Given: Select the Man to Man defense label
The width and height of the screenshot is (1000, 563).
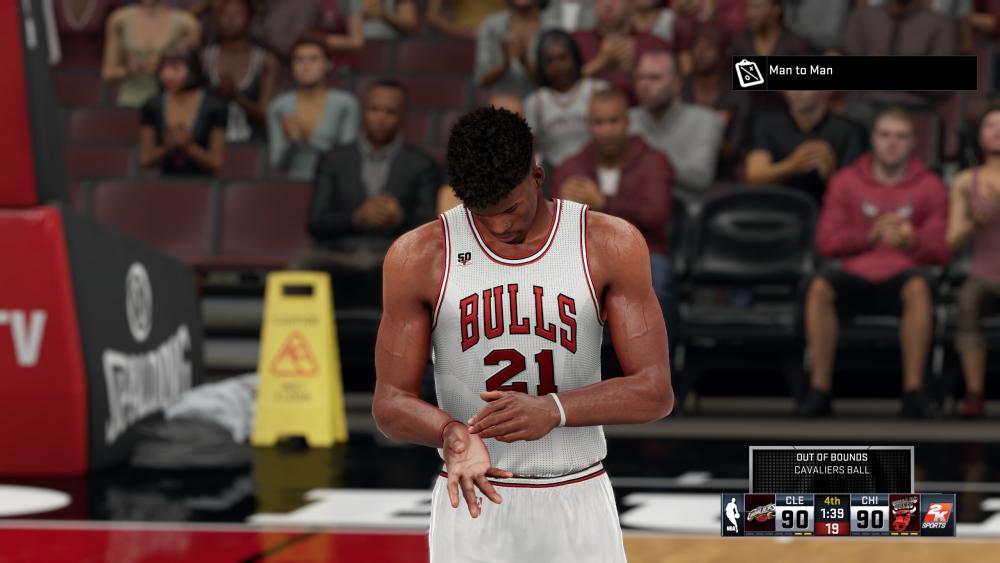Looking at the screenshot, I should [800, 71].
